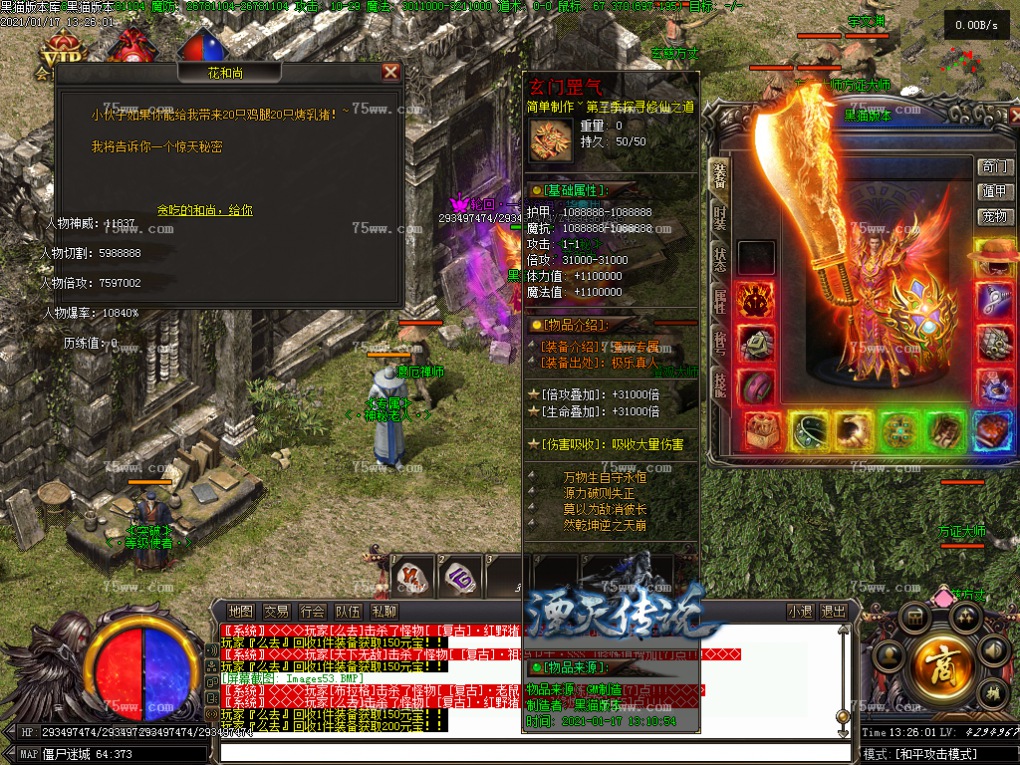Open the VIP crown icon
1020x765 pixels.
pyautogui.click(x=58, y=50)
